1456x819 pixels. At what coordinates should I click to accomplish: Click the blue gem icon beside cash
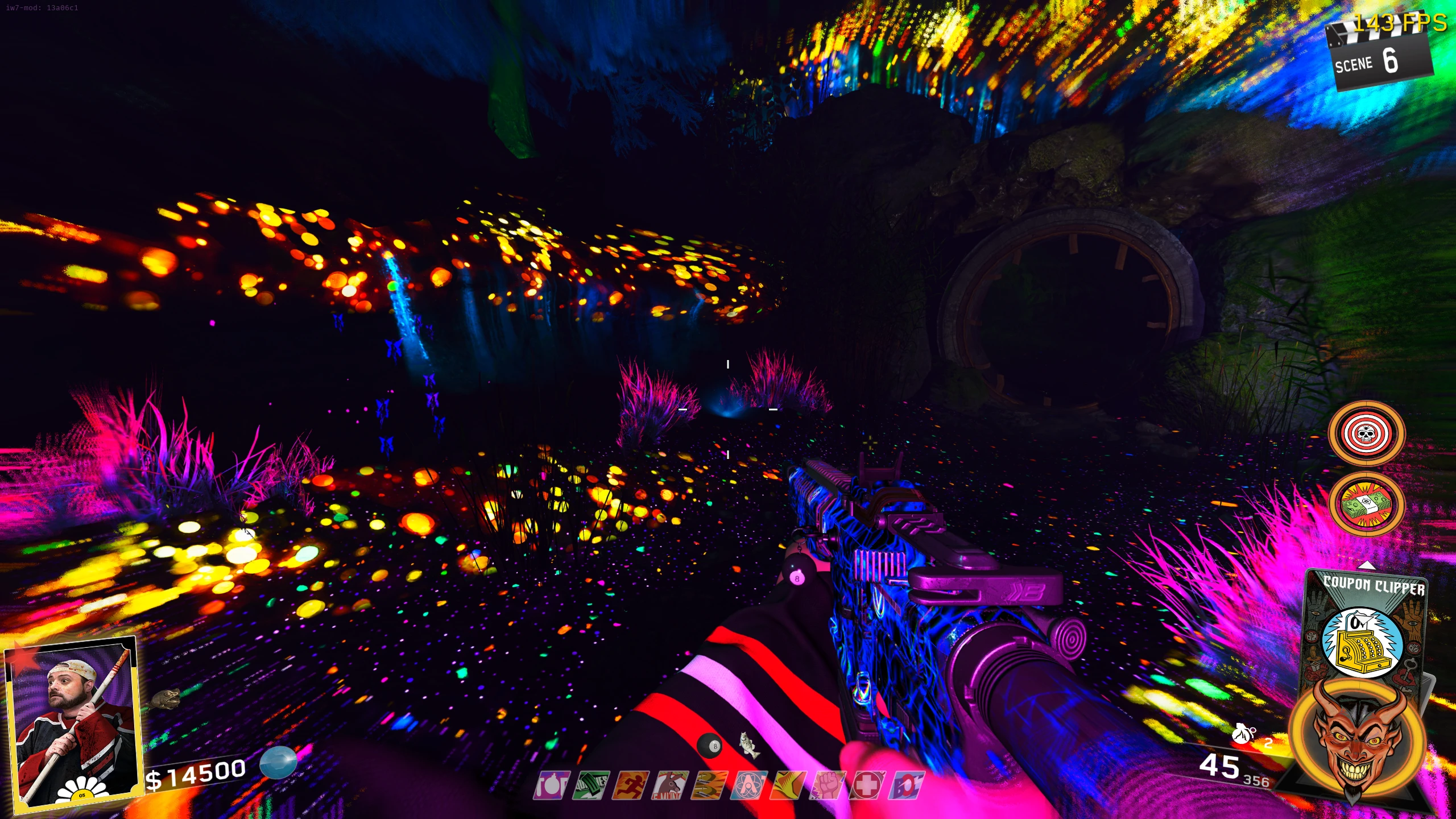coord(278,762)
